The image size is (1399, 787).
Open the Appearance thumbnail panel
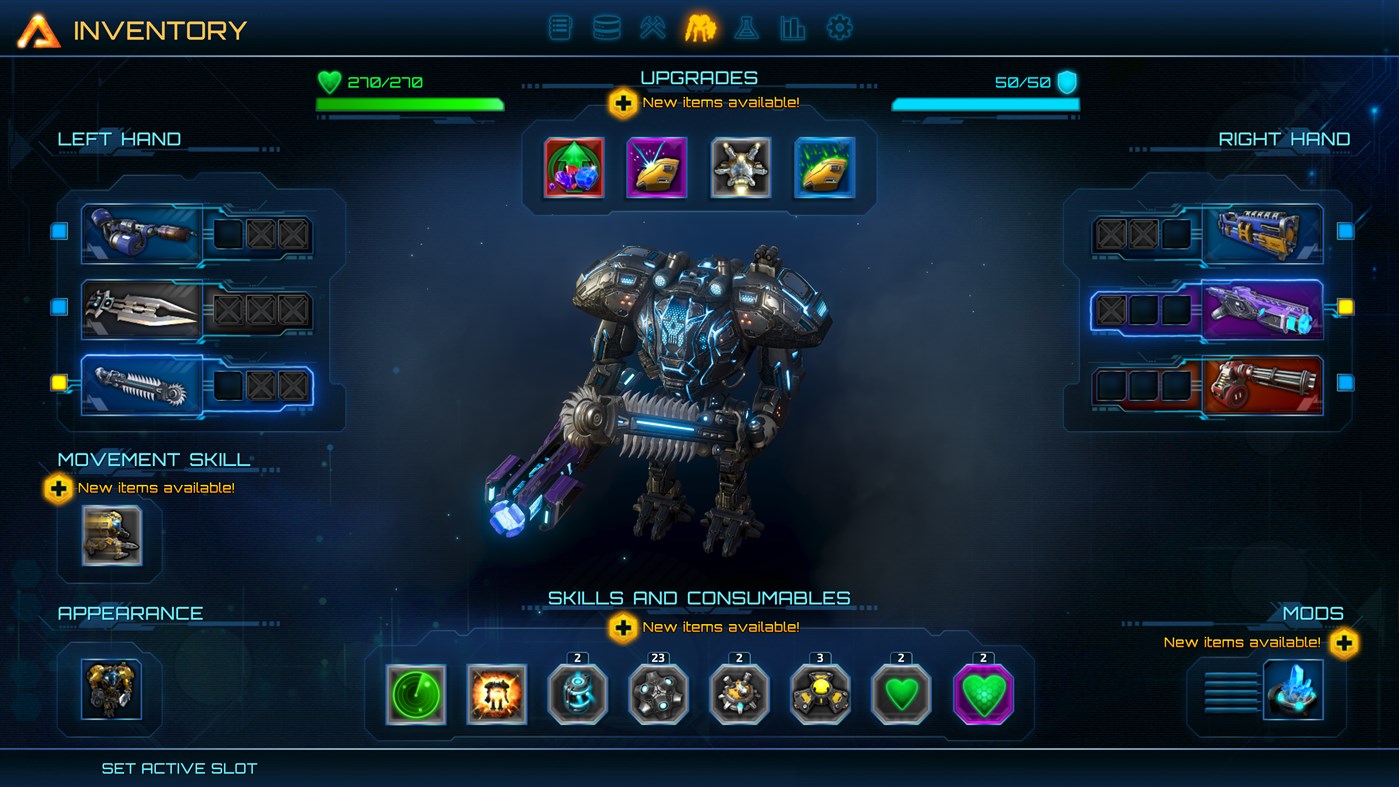[x=110, y=688]
